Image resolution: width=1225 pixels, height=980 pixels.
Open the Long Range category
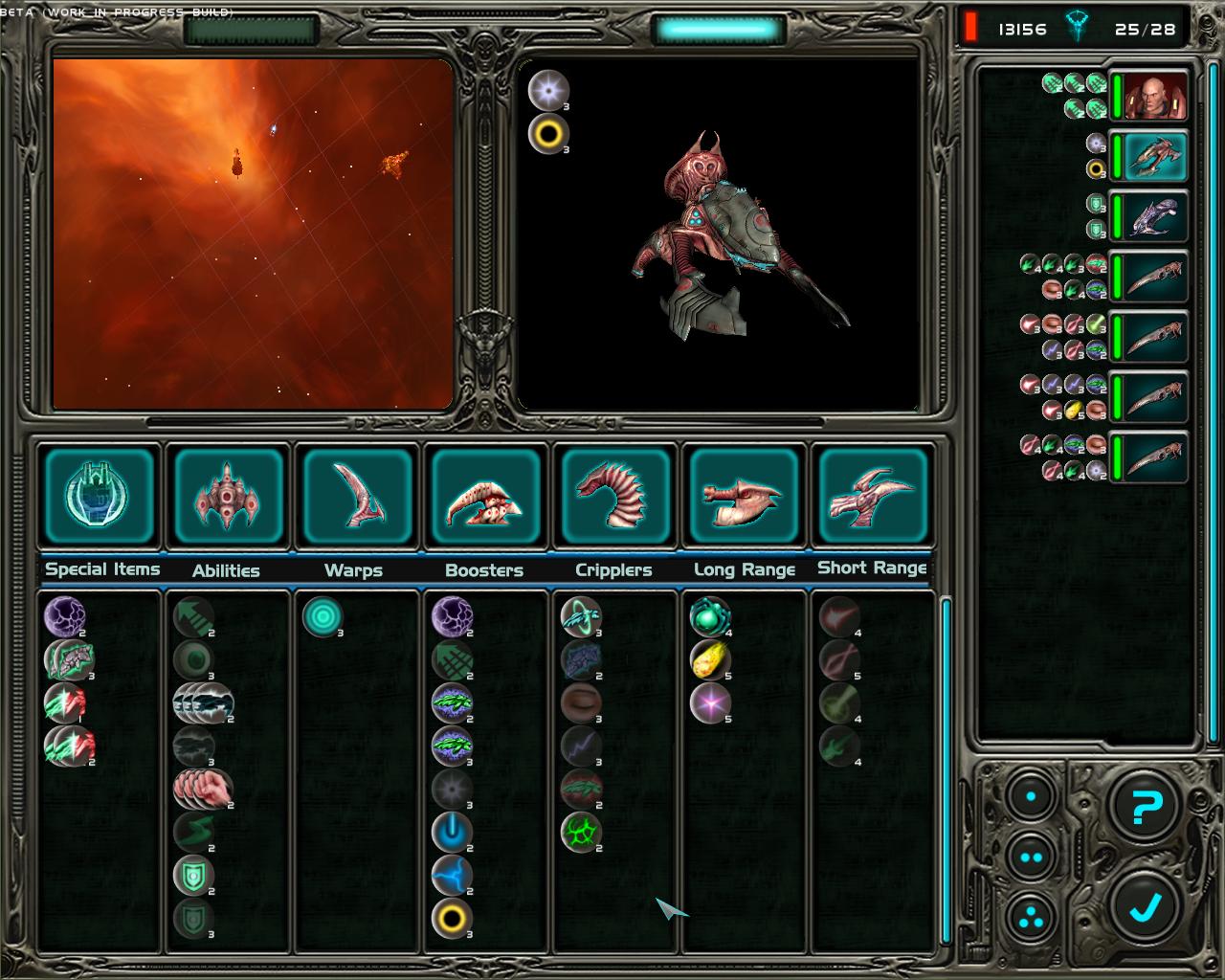coord(743,496)
